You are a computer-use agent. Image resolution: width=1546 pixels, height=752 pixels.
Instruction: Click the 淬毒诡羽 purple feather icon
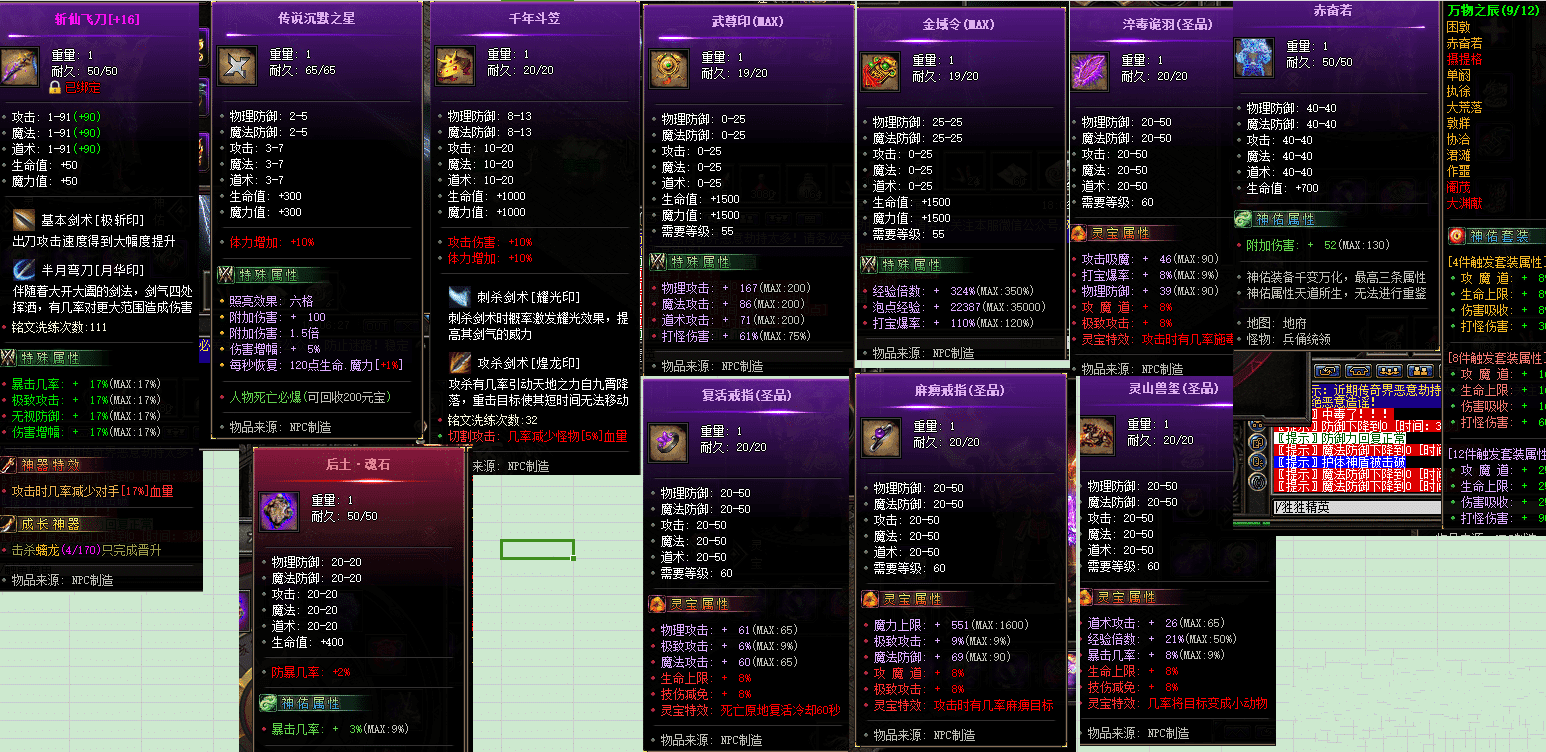click(1090, 71)
